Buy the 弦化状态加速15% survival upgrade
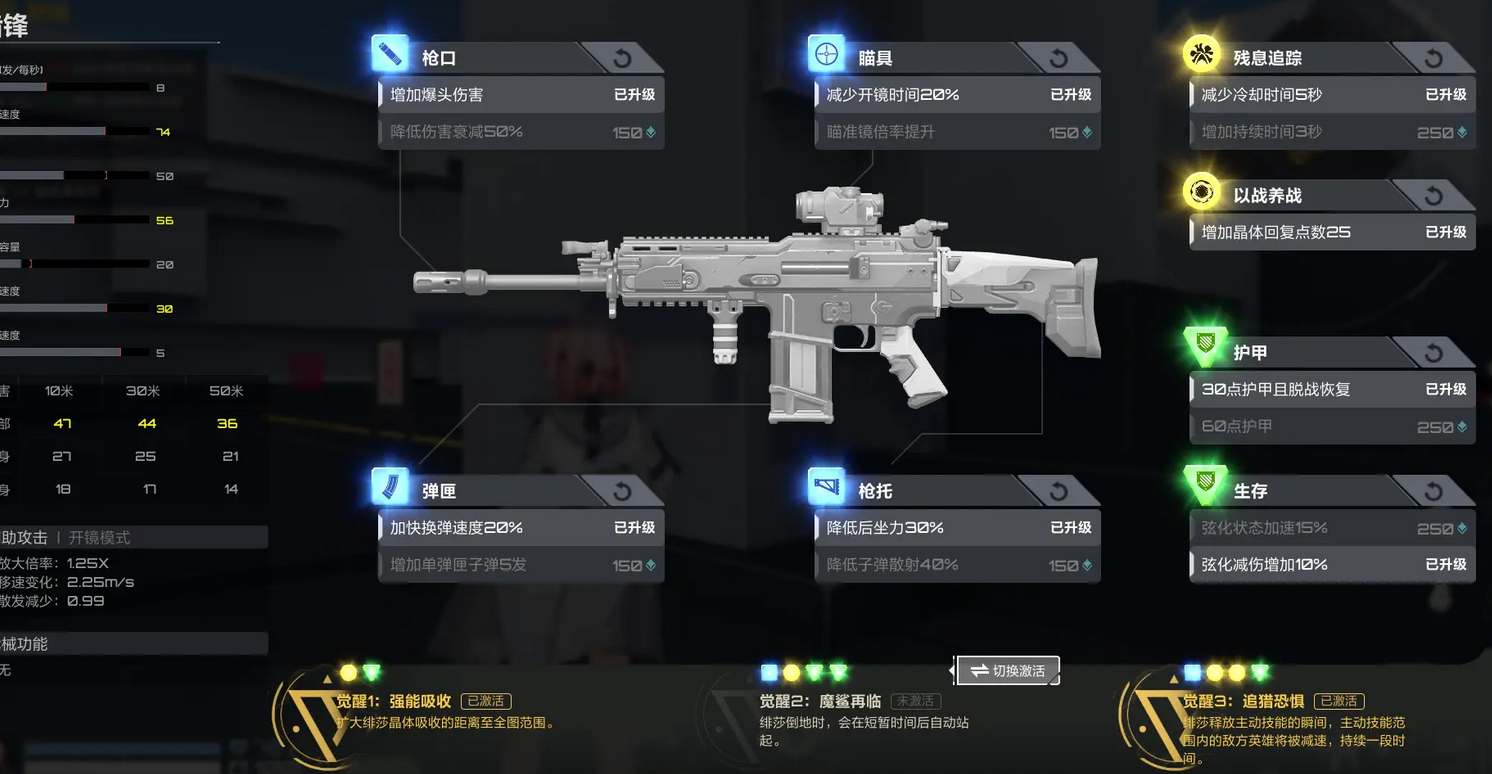This screenshot has height=774, width=1492. [1332, 528]
